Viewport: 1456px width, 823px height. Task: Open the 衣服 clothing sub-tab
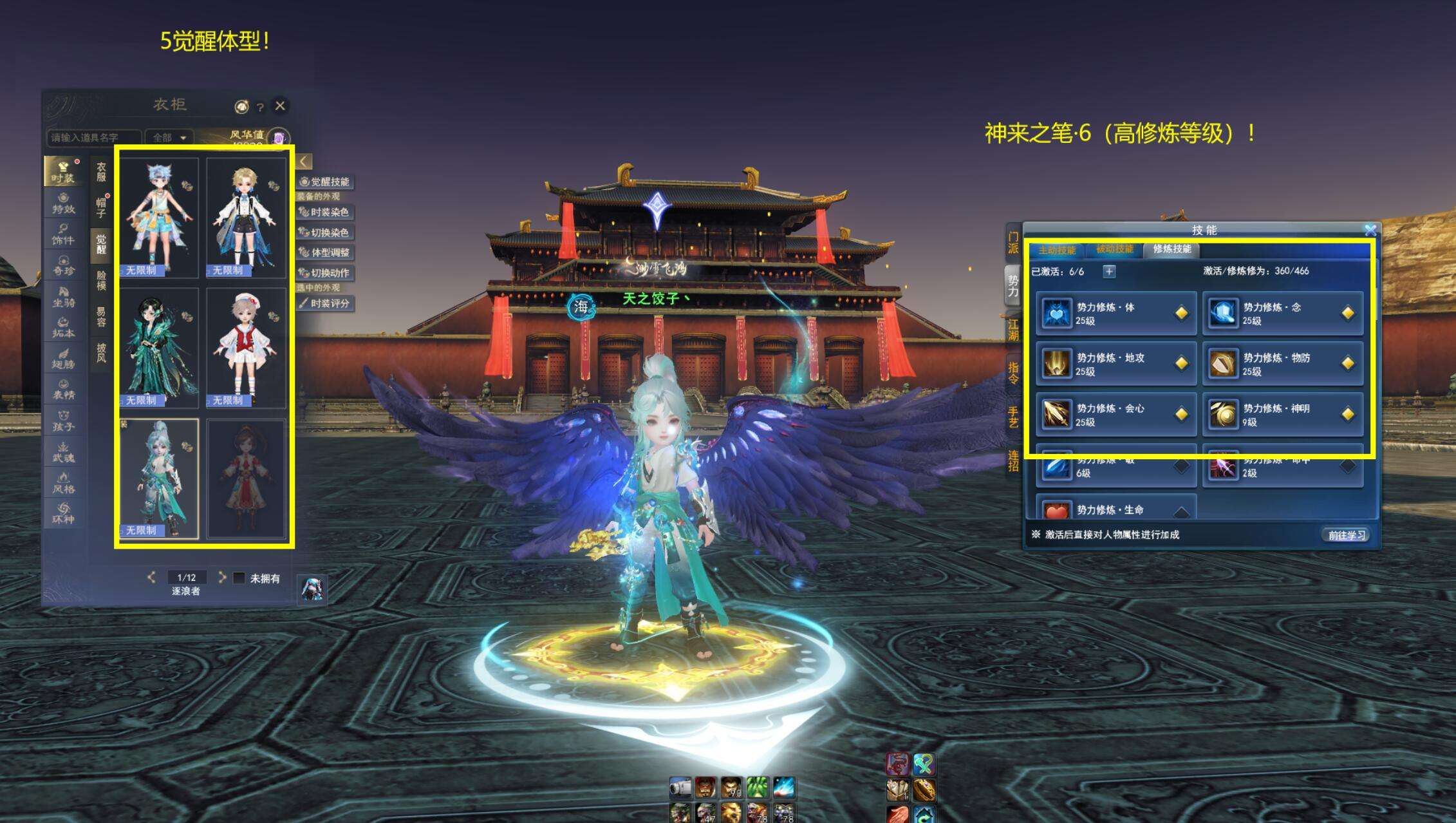[x=101, y=172]
